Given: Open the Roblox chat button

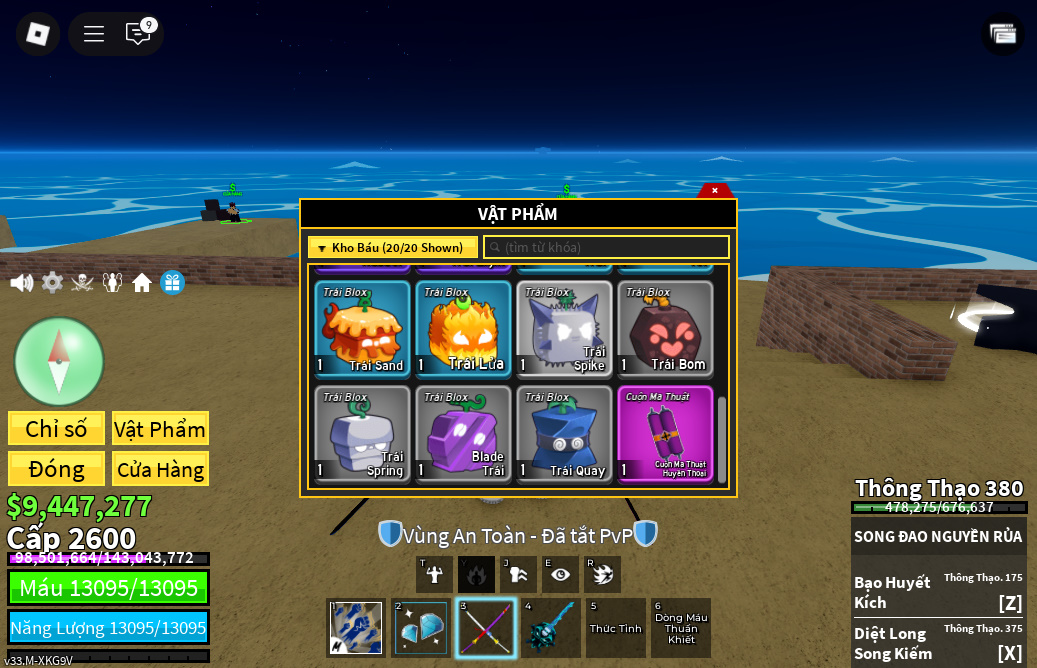Looking at the screenshot, I should coord(138,33).
